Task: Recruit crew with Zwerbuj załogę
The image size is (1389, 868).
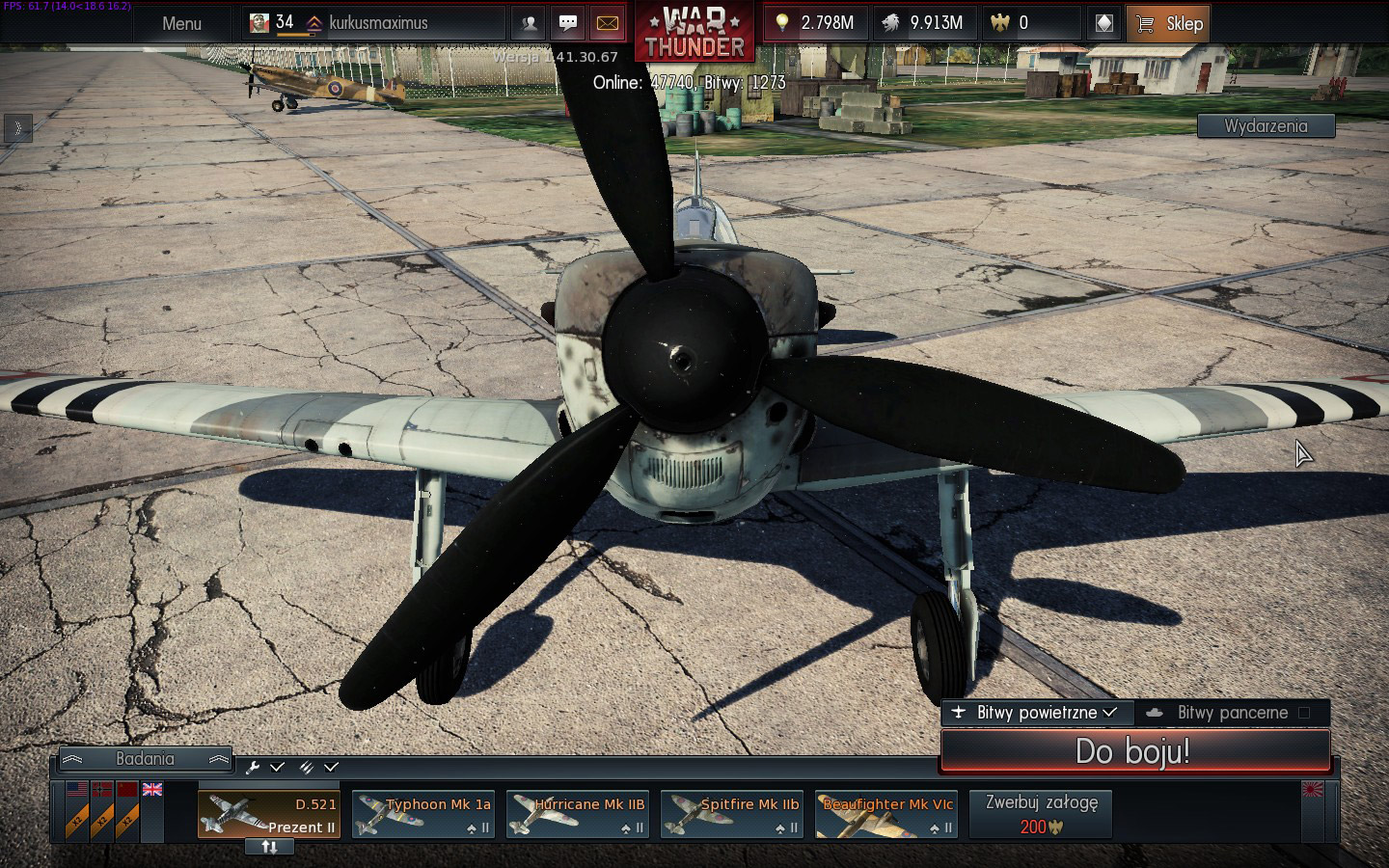Action: pyautogui.click(x=1041, y=814)
